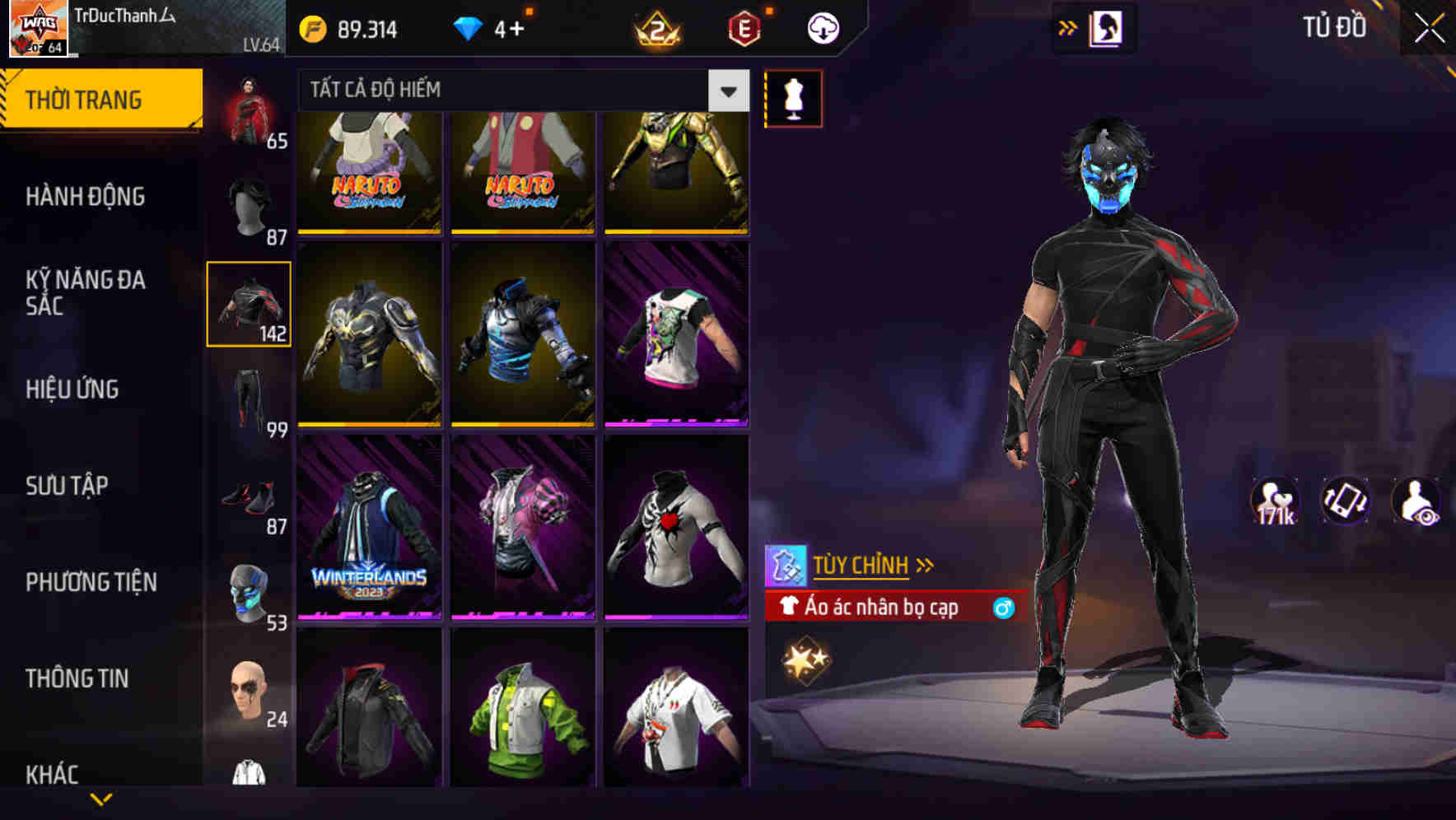The width and height of the screenshot is (1456, 820).
Task: Open the cloud download icon in top bar
Action: point(822,27)
